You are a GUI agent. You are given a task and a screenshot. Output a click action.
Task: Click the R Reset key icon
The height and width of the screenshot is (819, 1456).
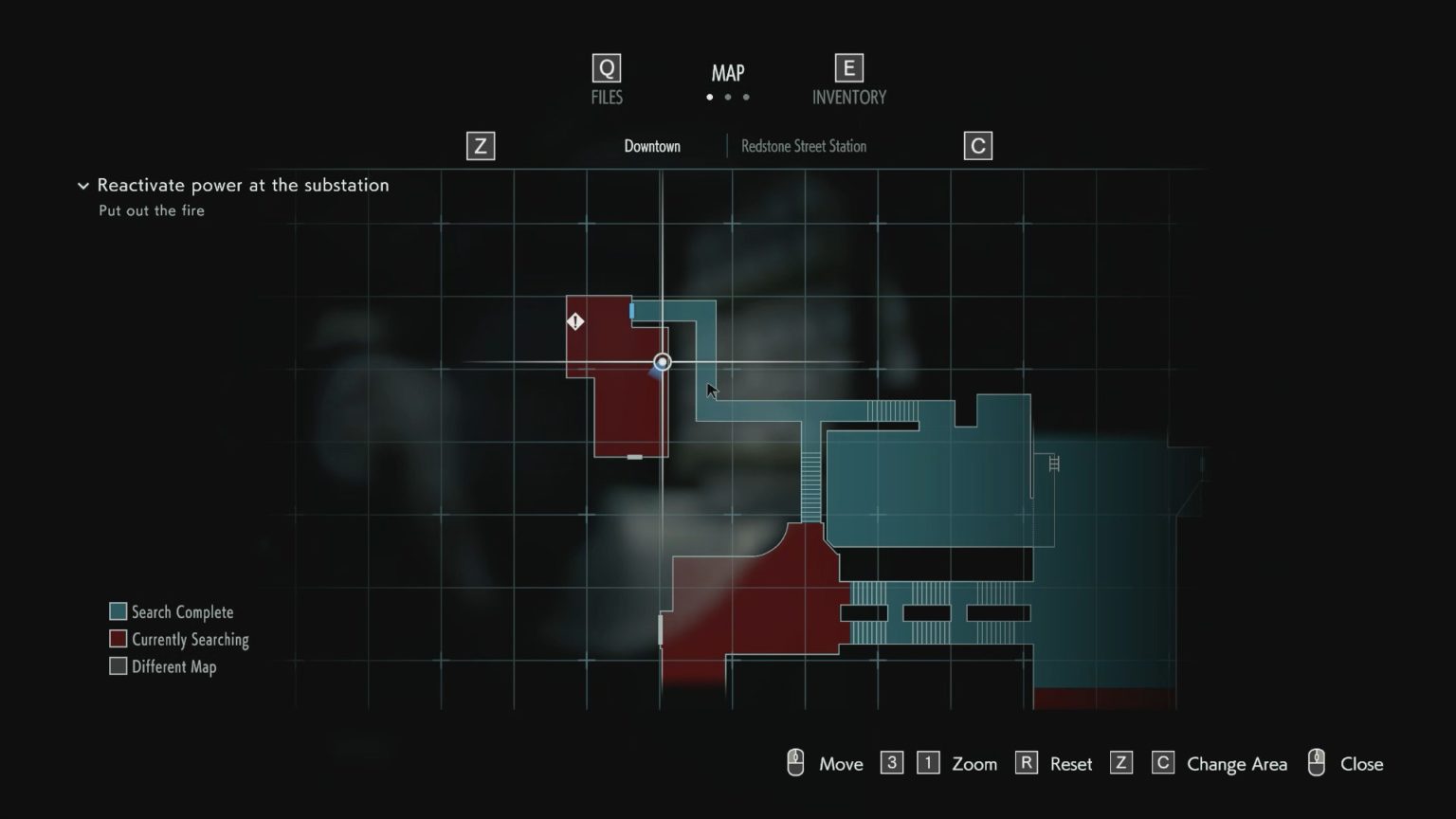click(x=1026, y=762)
